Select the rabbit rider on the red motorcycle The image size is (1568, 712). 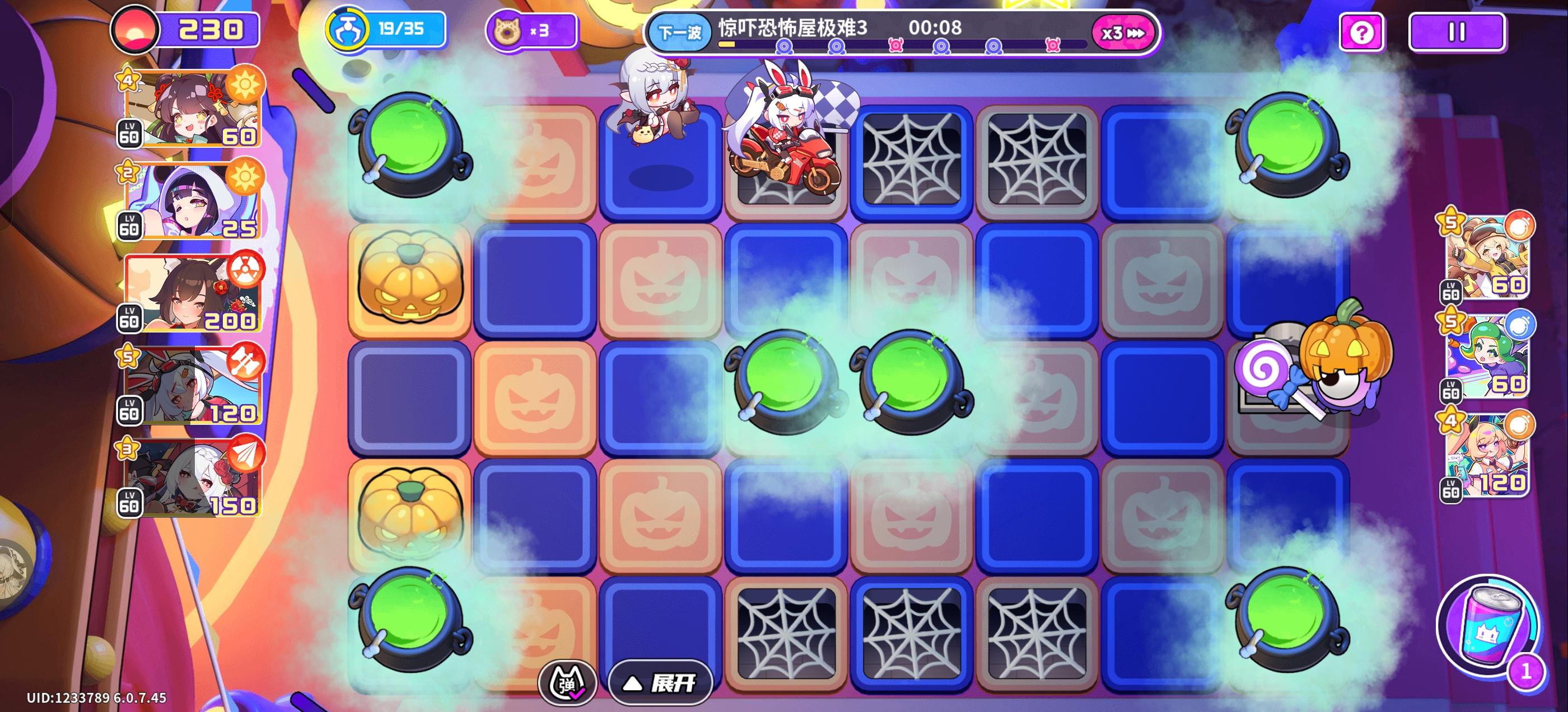(785, 140)
